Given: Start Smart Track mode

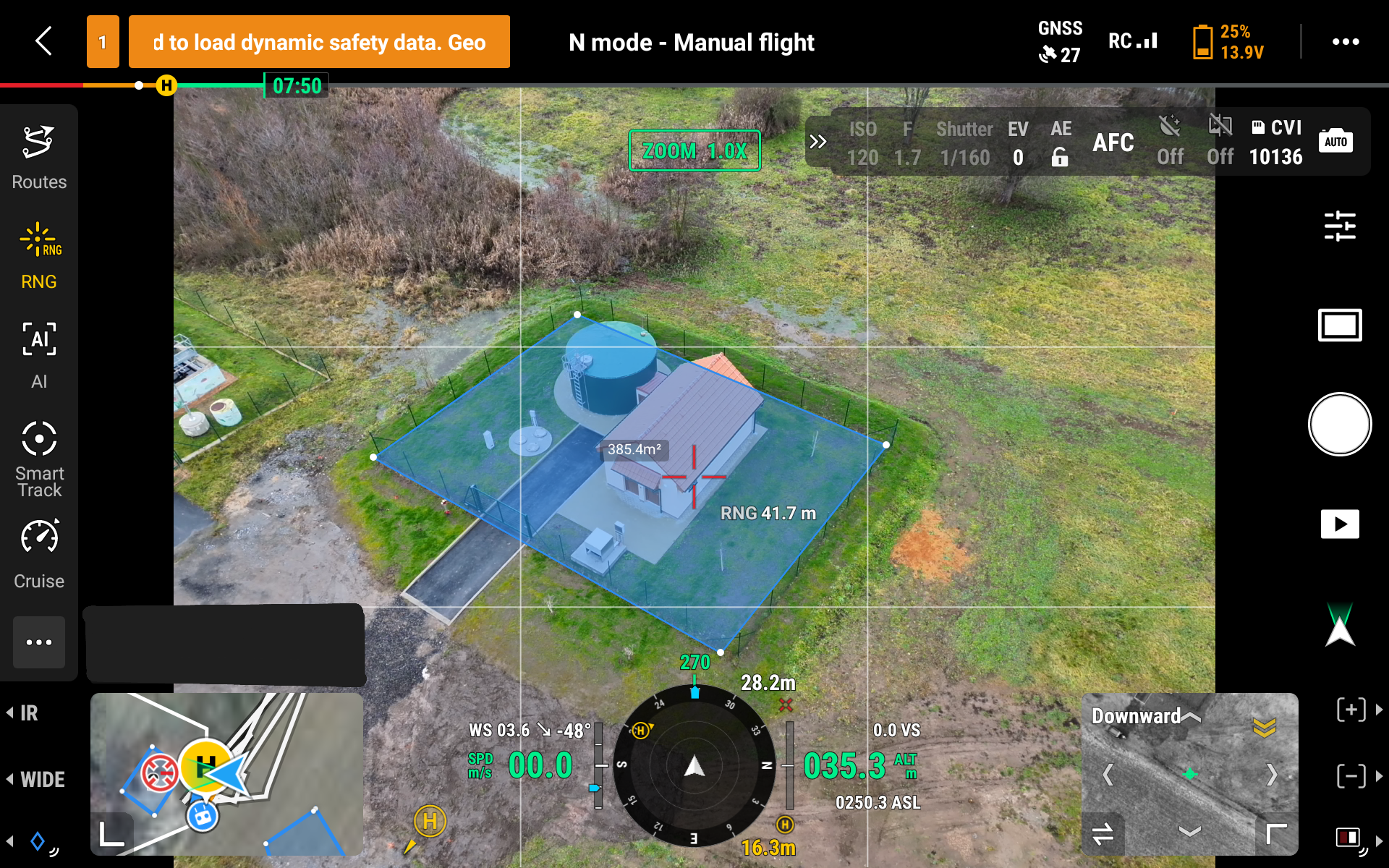Looking at the screenshot, I should pyautogui.click(x=39, y=459).
